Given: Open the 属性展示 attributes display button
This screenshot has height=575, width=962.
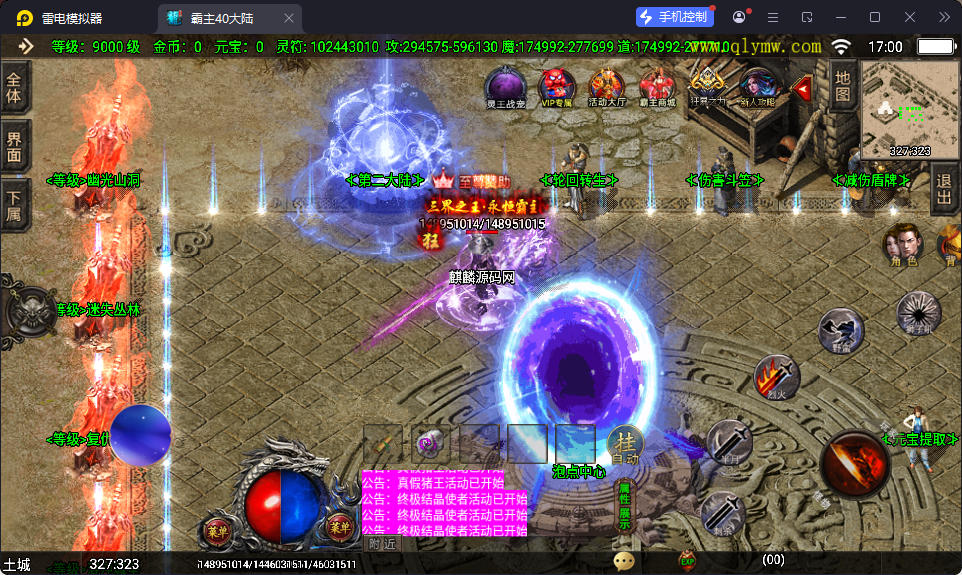Looking at the screenshot, I should tap(625, 505).
